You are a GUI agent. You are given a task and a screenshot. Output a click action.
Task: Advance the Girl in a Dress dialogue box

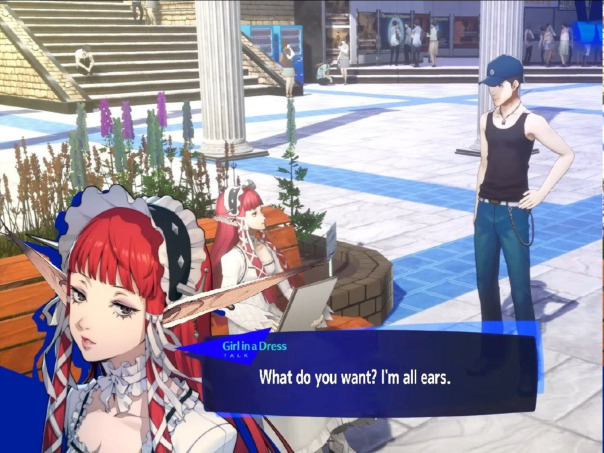point(370,377)
